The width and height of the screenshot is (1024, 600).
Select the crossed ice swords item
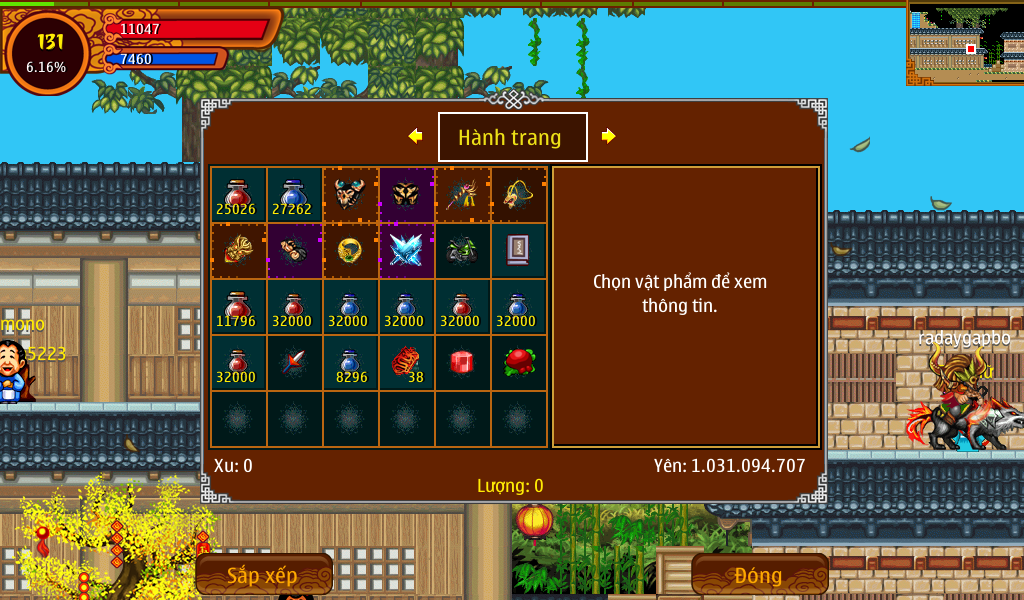(406, 250)
